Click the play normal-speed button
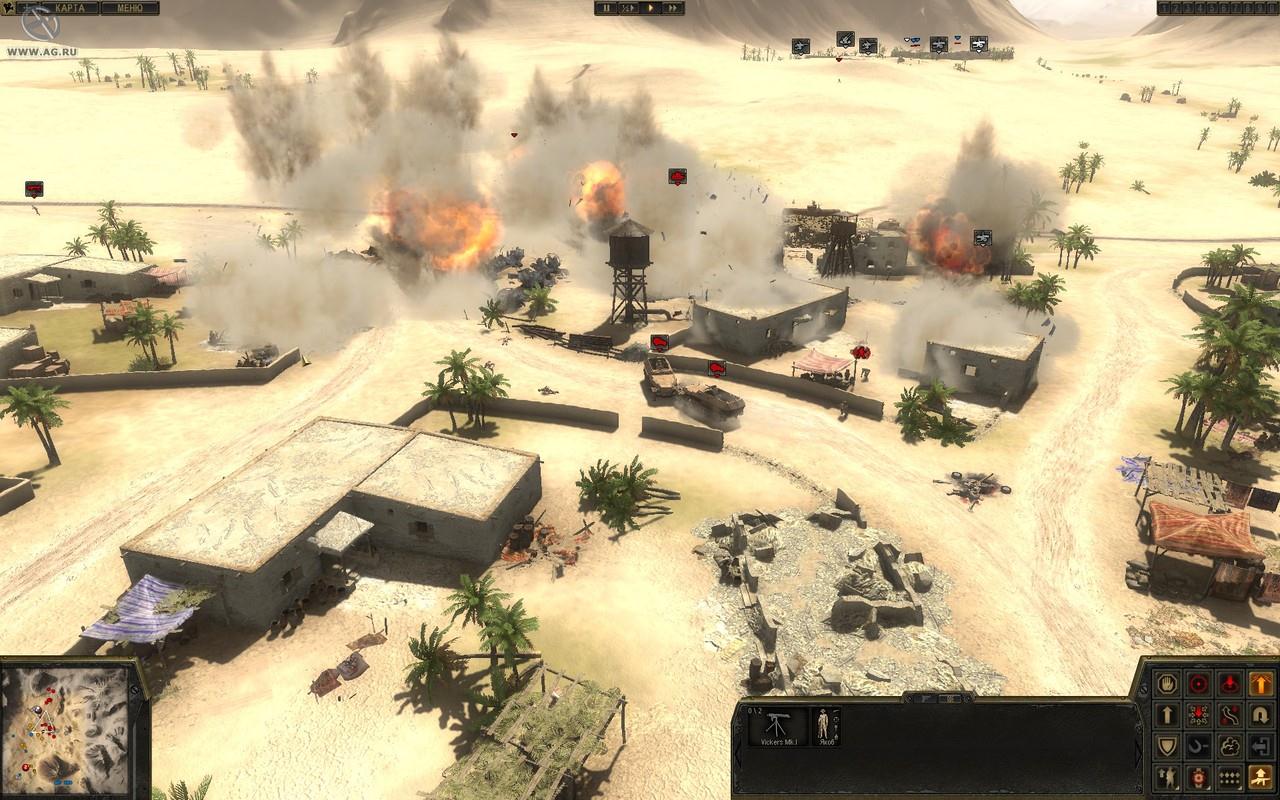Viewport: 1280px width, 800px height. tap(650, 8)
